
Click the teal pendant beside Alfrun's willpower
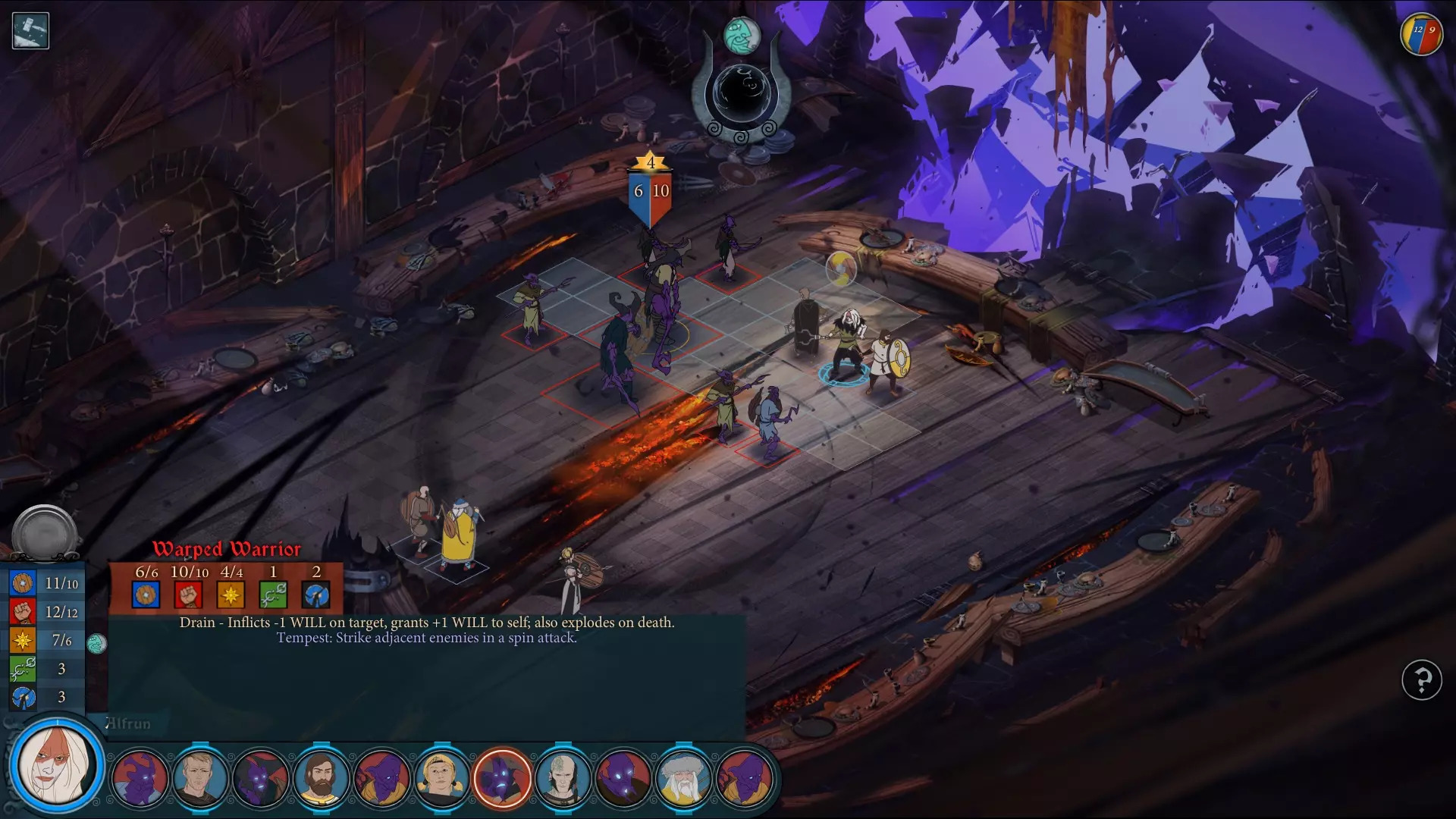click(96, 644)
